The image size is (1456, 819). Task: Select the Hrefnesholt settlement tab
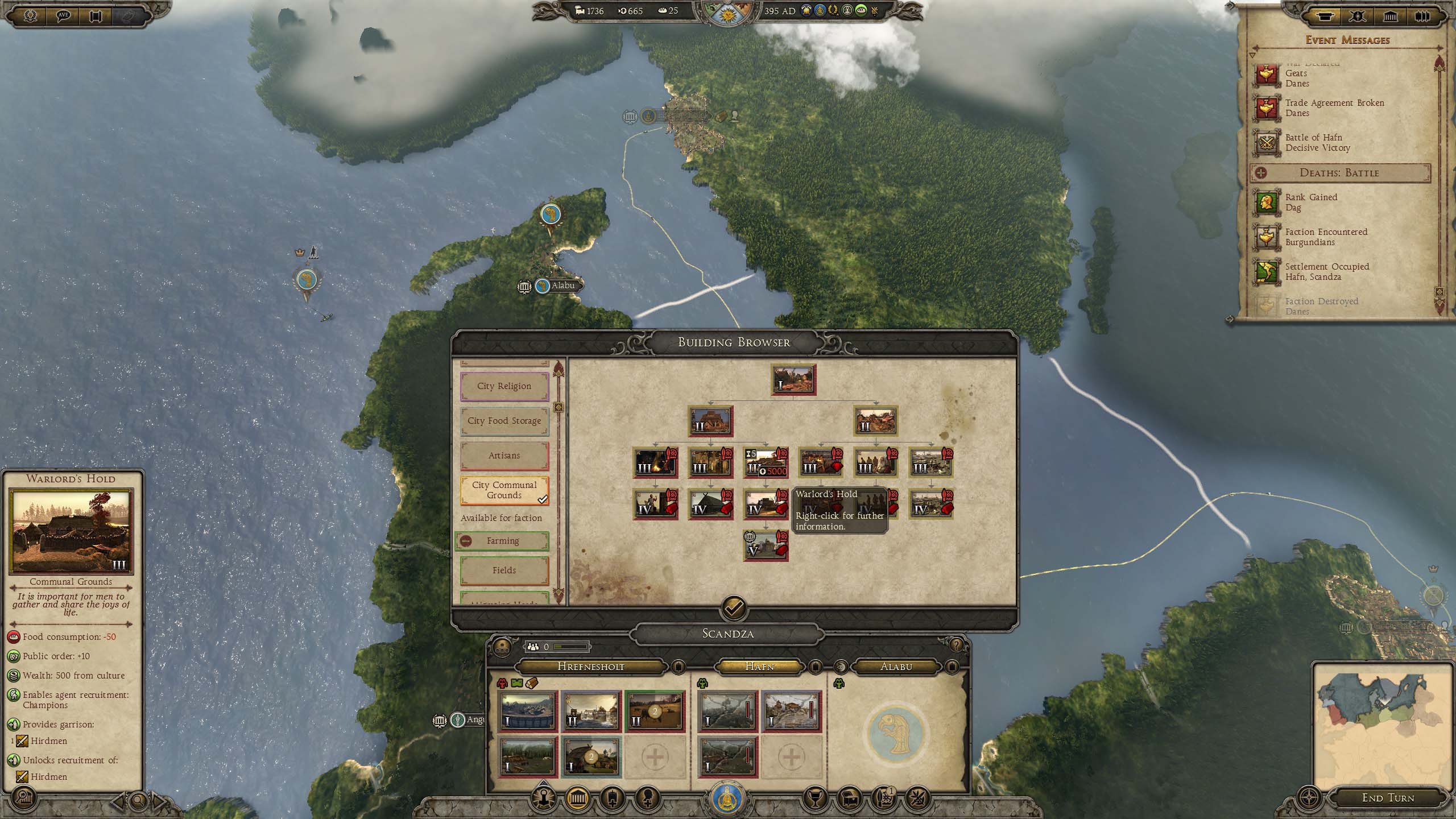click(x=590, y=667)
